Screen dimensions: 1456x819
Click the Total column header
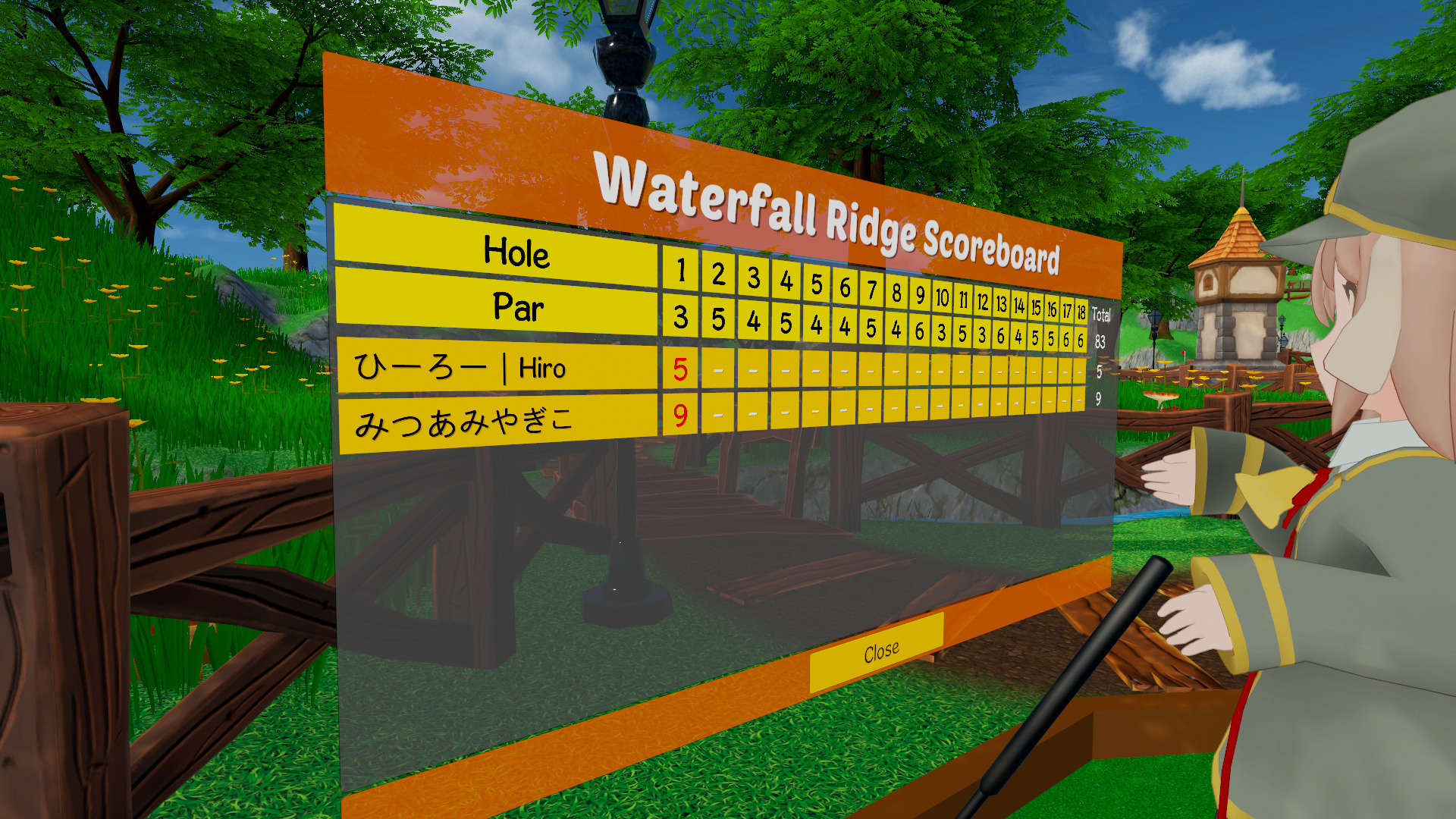point(1101,314)
